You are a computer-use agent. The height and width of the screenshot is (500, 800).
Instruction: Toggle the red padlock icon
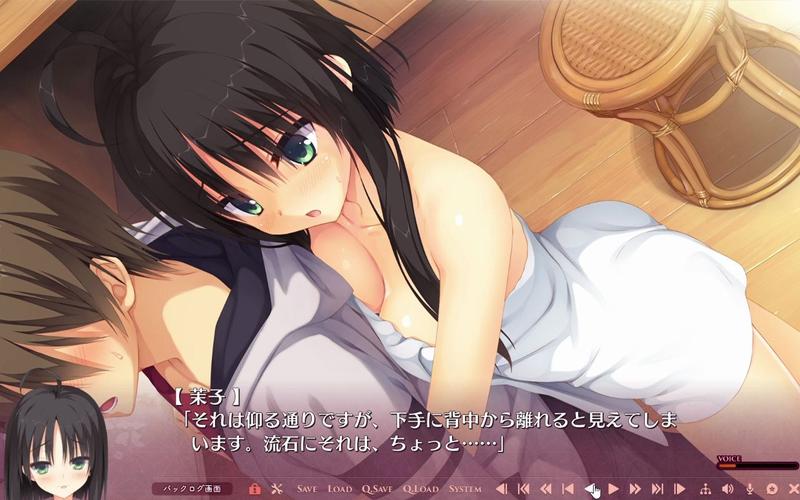coord(255,489)
